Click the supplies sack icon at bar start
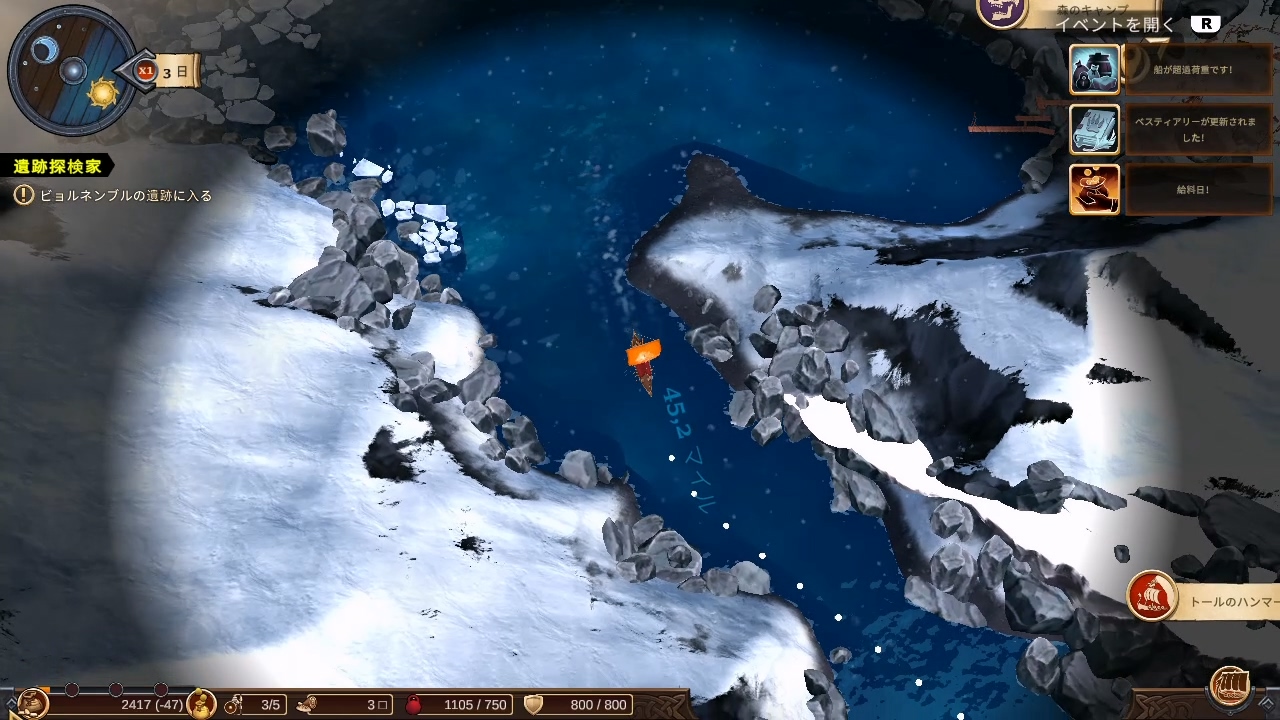The image size is (1280, 720). [32, 703]
